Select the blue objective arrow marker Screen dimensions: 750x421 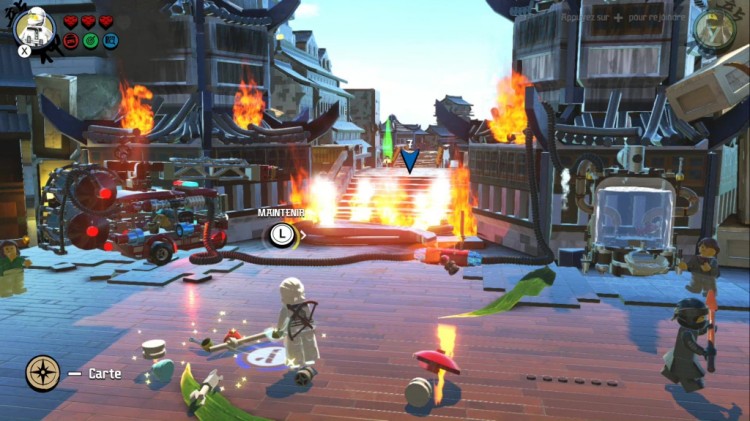pos(409,160)
